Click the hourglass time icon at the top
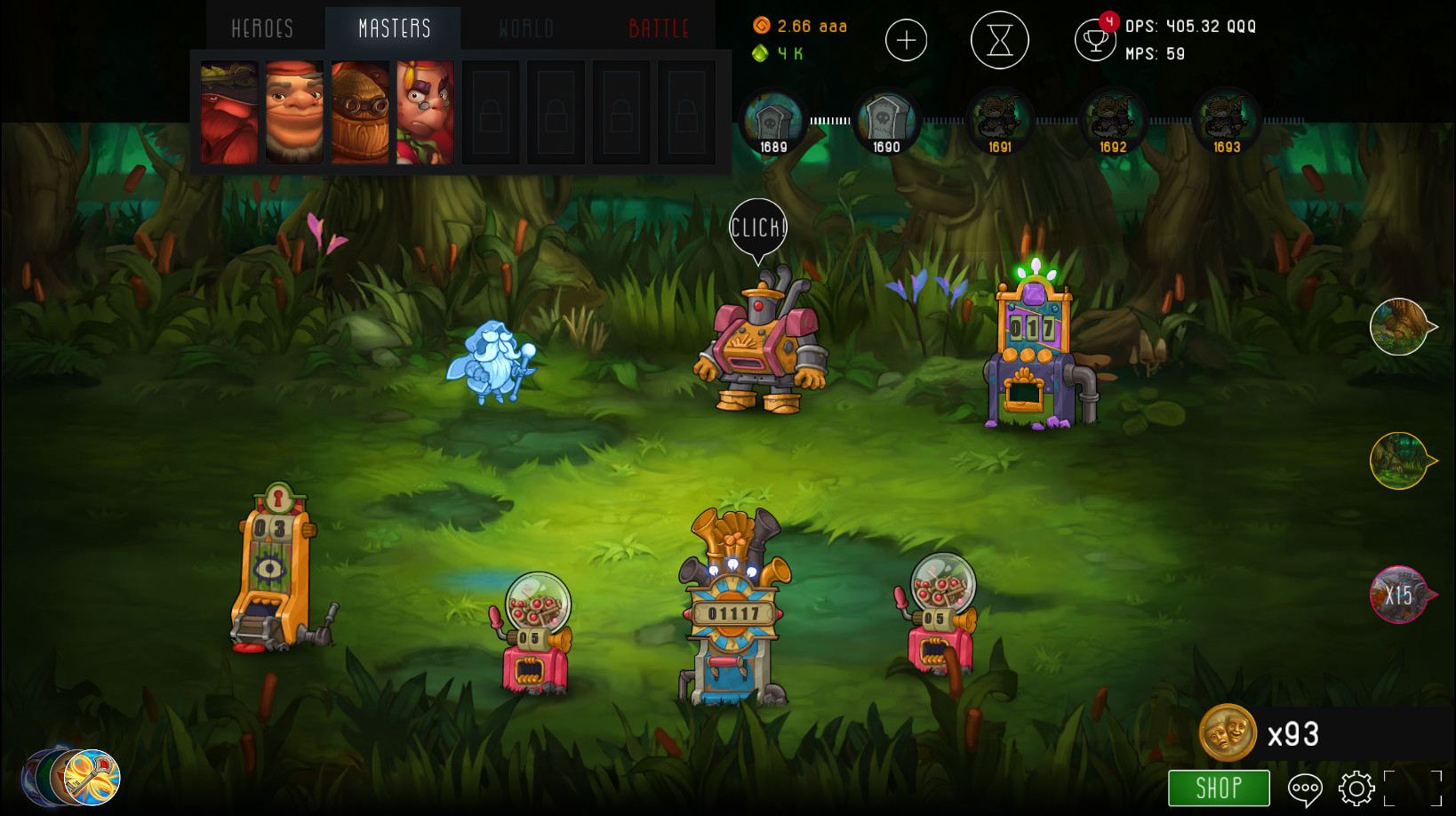The width and height of the screenshot is (1456, 816). click(1000, 40)
